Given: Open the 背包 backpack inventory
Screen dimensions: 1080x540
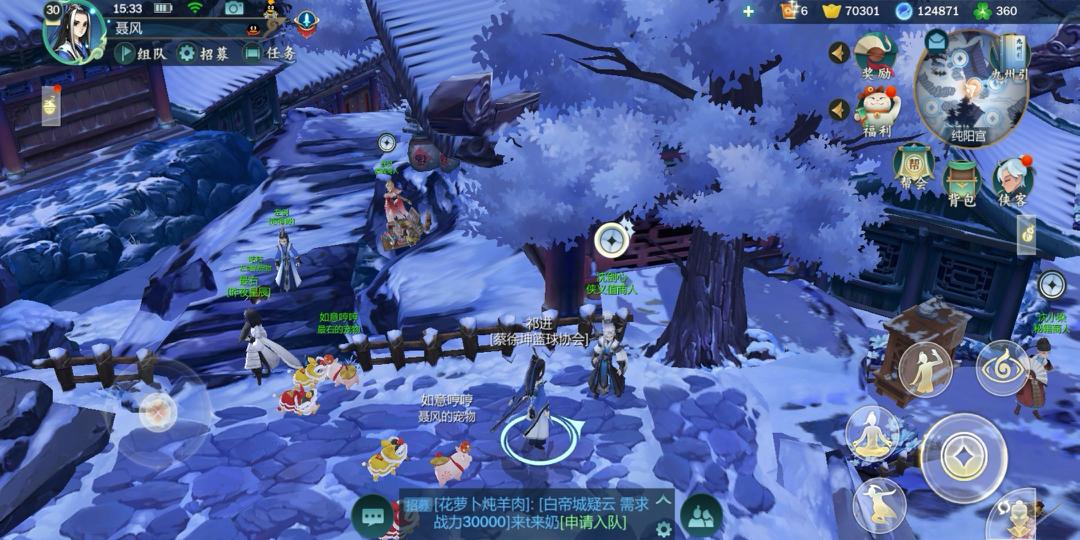Looking at the screenshot, I should pos(961,181).
